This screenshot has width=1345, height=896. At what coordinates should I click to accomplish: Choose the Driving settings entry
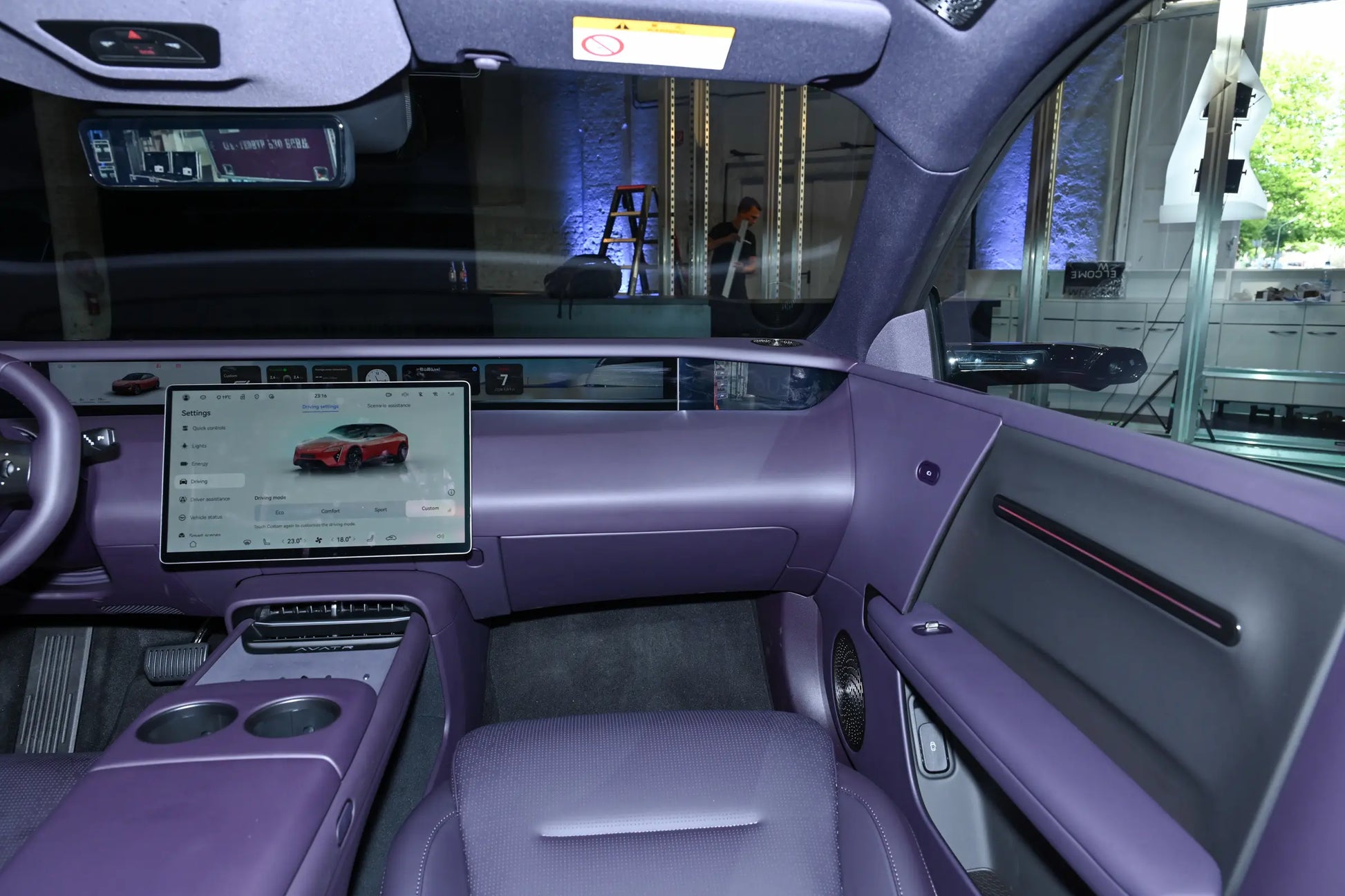[199, 482]
